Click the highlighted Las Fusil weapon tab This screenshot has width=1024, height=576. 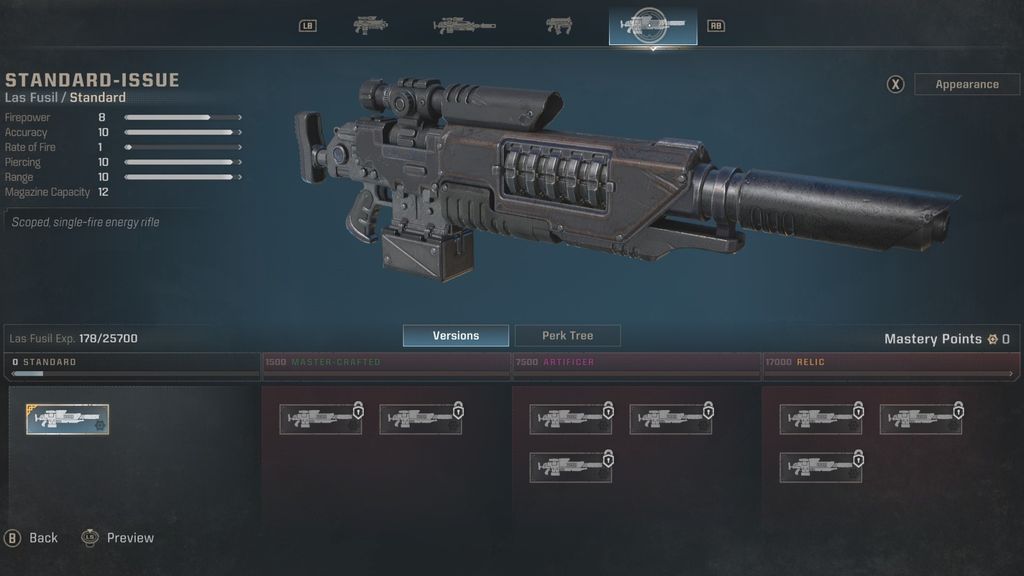[x=652, y=25]
